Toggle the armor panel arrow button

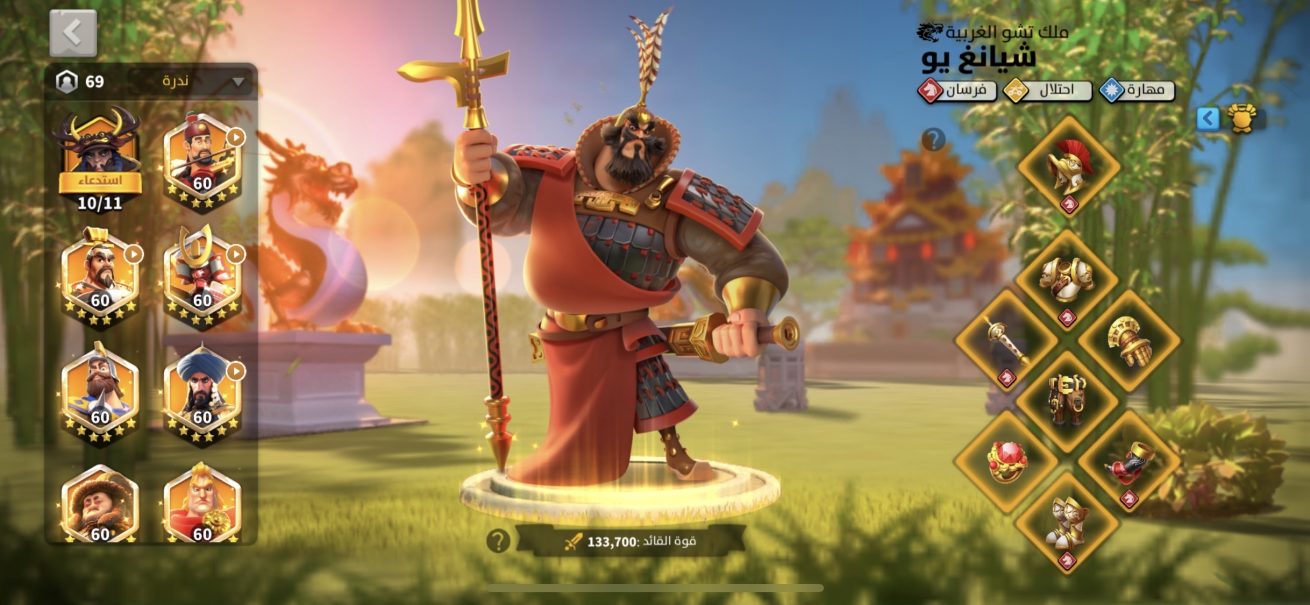pos(1208,119)
